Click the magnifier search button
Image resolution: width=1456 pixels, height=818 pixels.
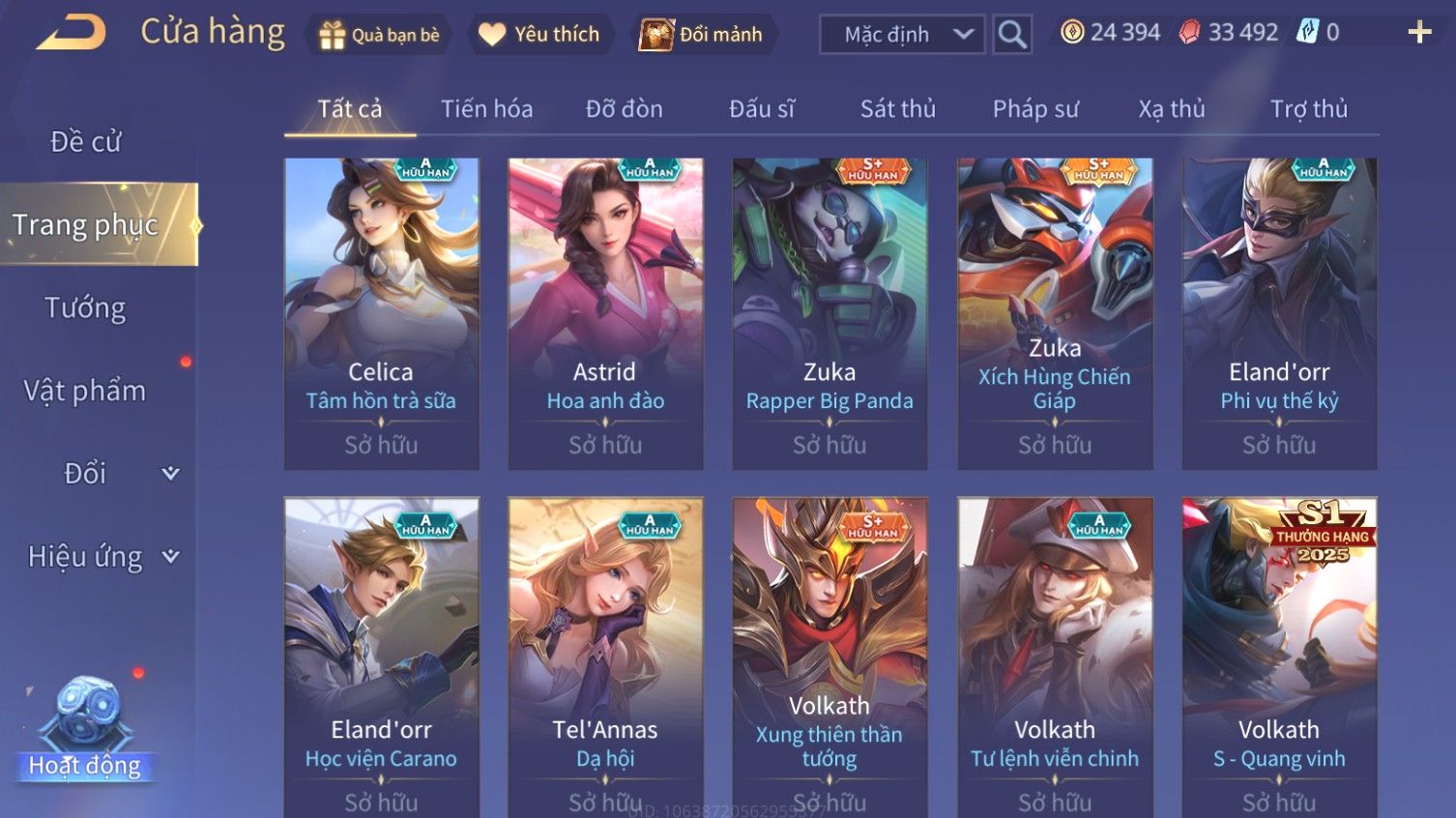click(x=1012, y=35)
